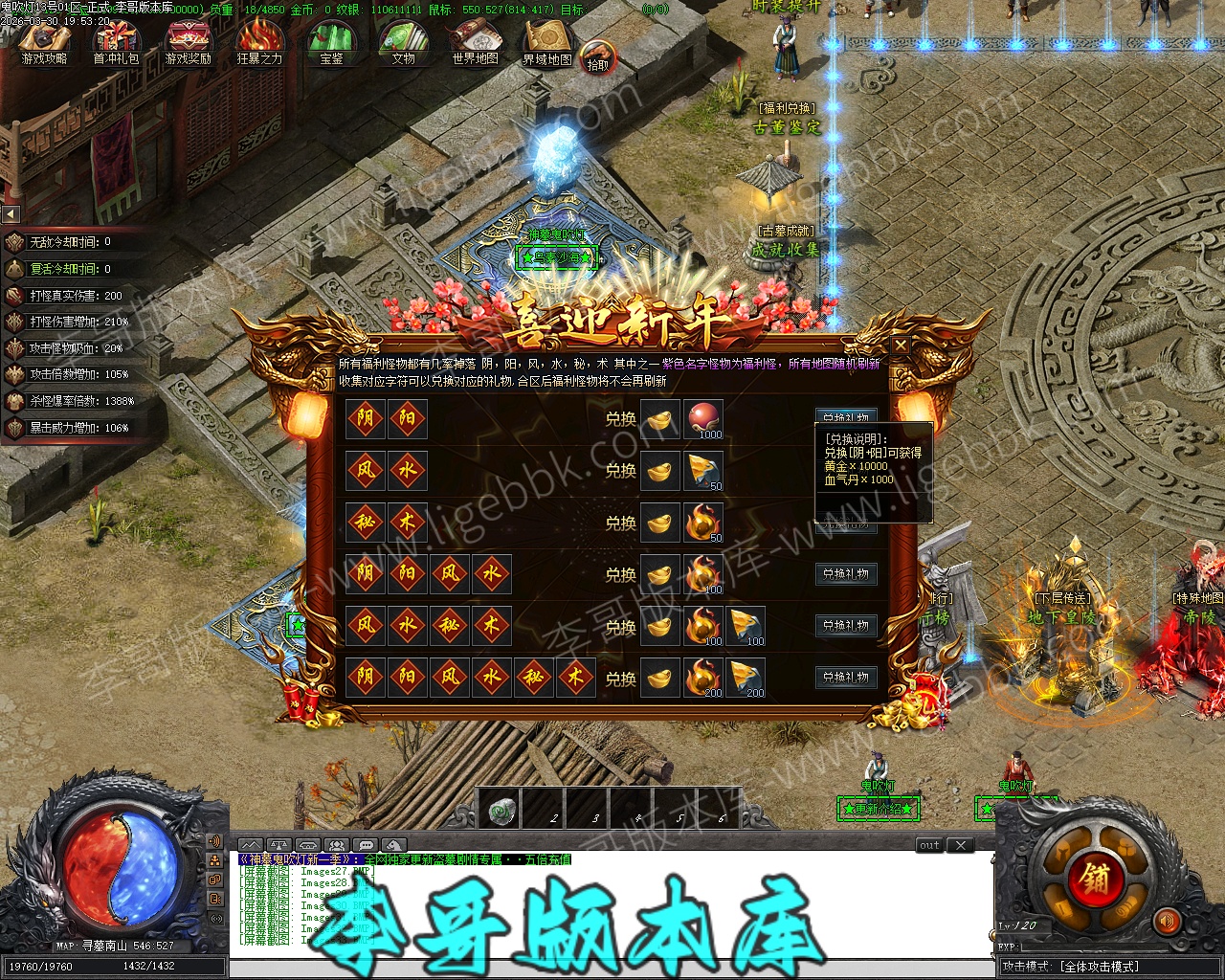This screenshot has width=1225, height=980.
Task: Open the 首冲礼包 first-recharge gift pack
Action: (x=116, y=42)
